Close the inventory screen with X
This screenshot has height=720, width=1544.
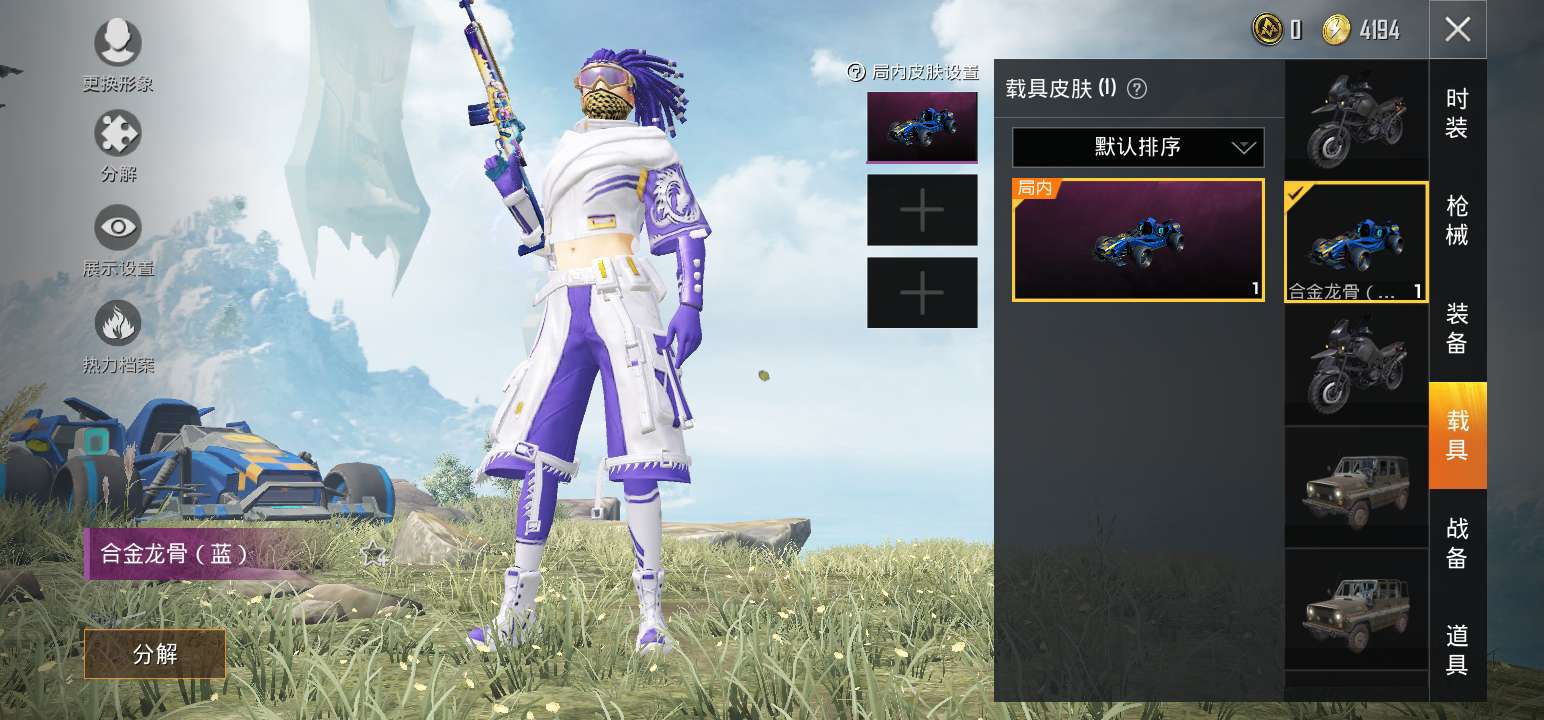click(x=1457, y=30)
